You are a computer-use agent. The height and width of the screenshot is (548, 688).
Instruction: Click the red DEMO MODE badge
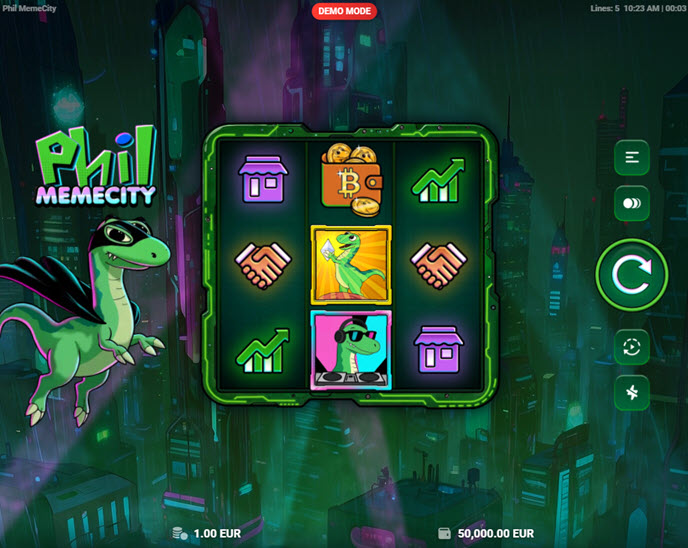pyautogui.click(x=345, y=12)
